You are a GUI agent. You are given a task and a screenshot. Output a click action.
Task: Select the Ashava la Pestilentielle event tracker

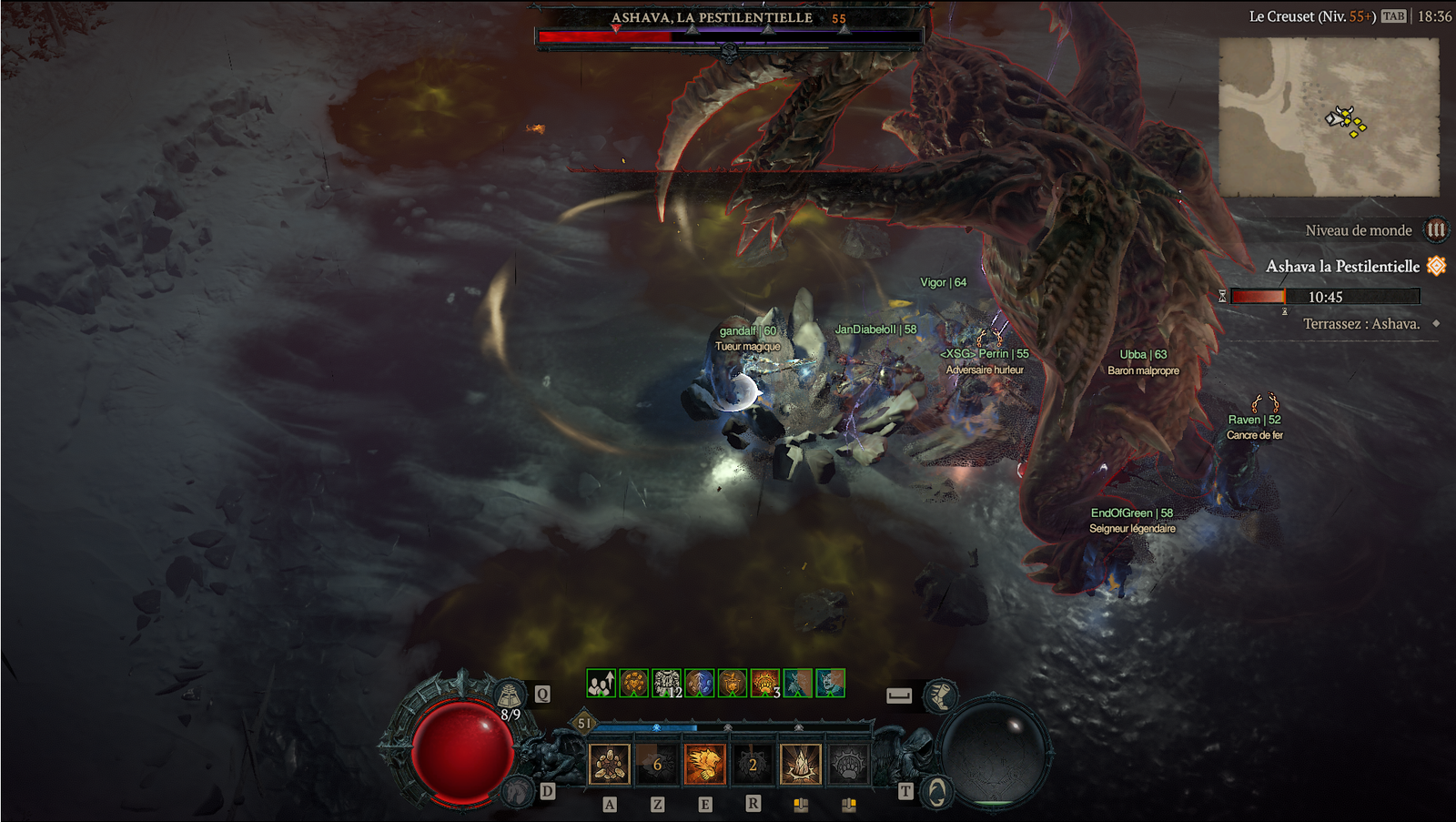[x=1343, y=267]
